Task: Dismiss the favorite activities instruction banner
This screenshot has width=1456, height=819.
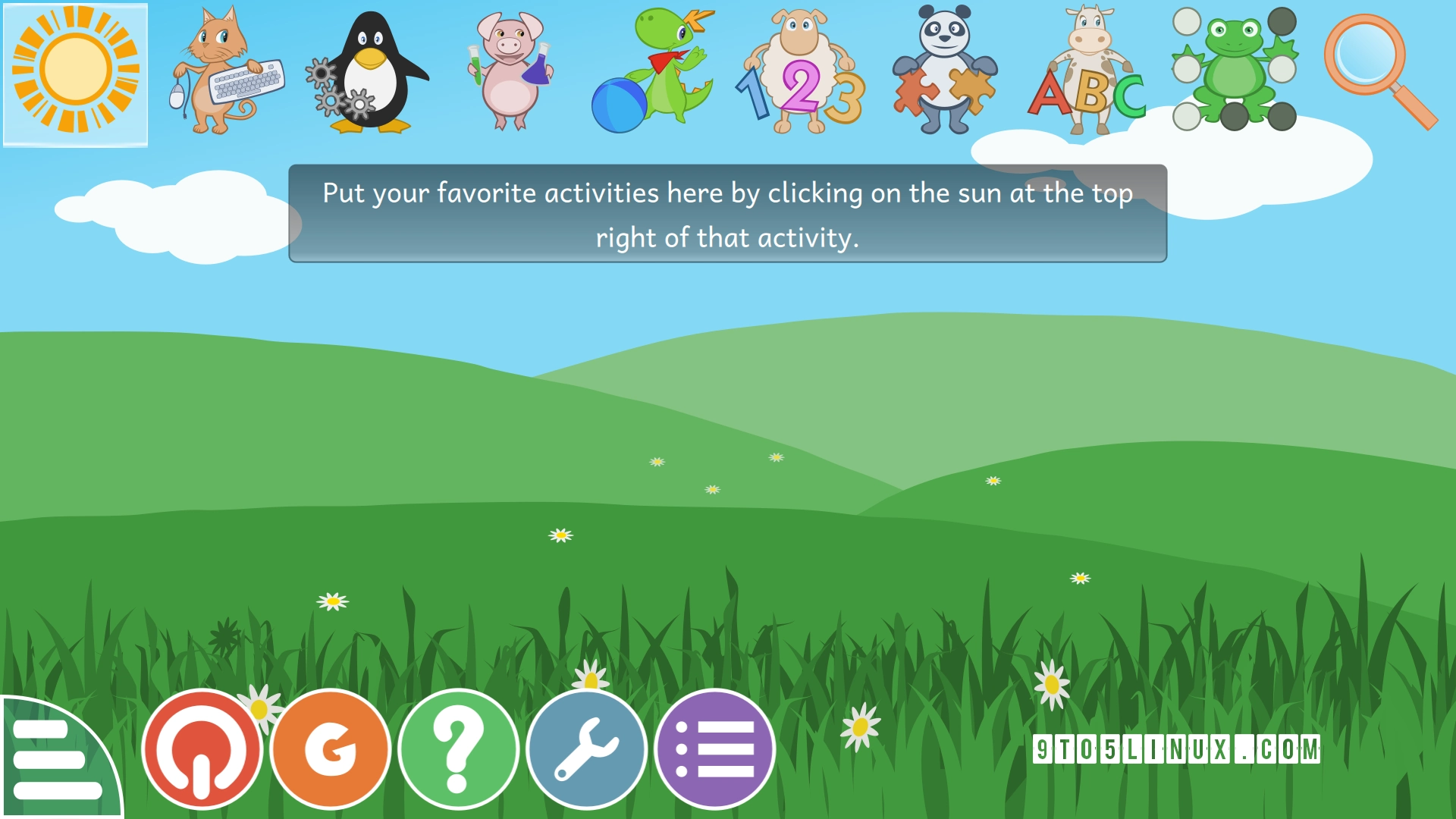Action: [x=726, y=215]
